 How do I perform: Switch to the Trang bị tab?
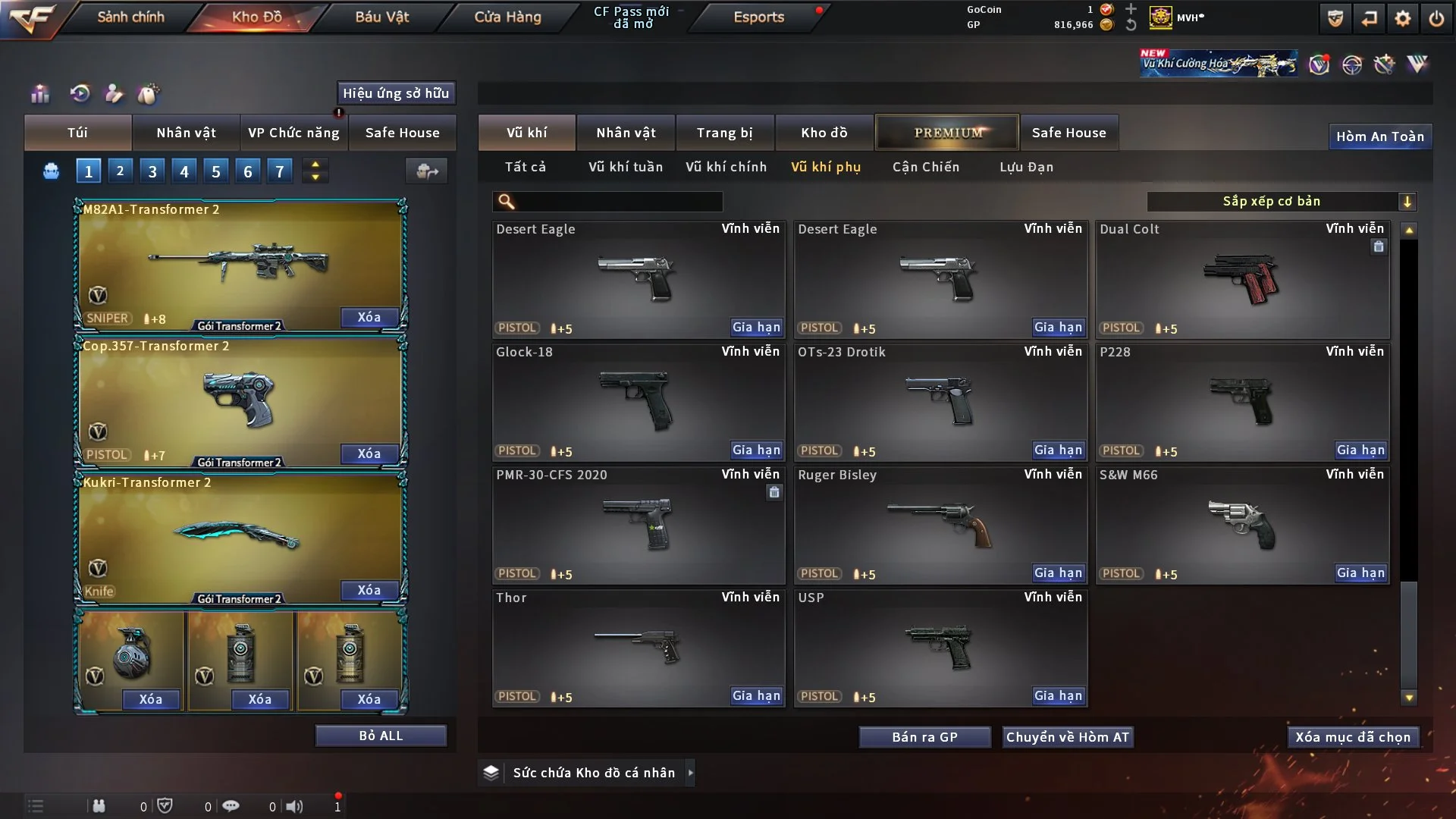tap(724, 133)
